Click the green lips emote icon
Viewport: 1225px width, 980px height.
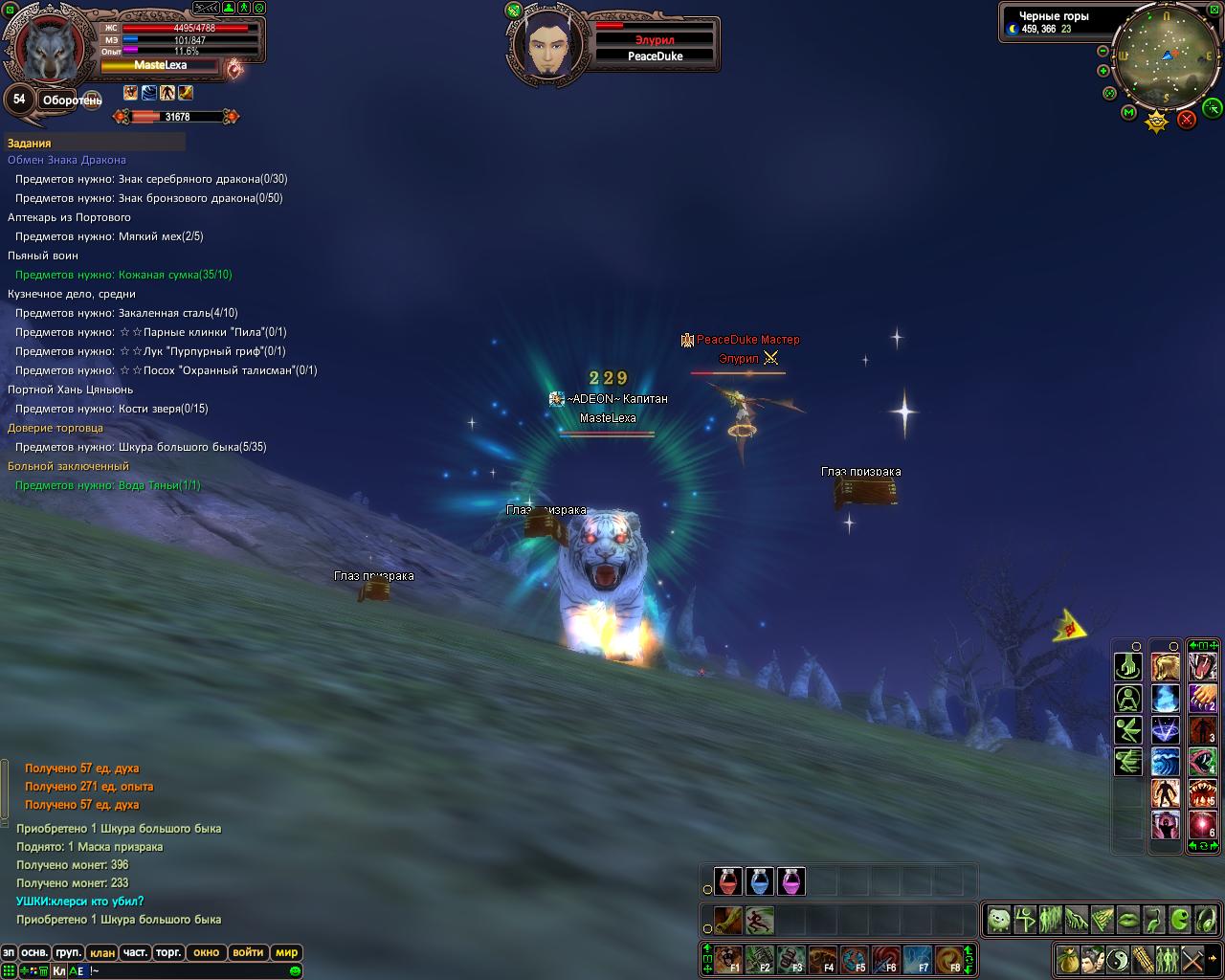point(1128,920)
